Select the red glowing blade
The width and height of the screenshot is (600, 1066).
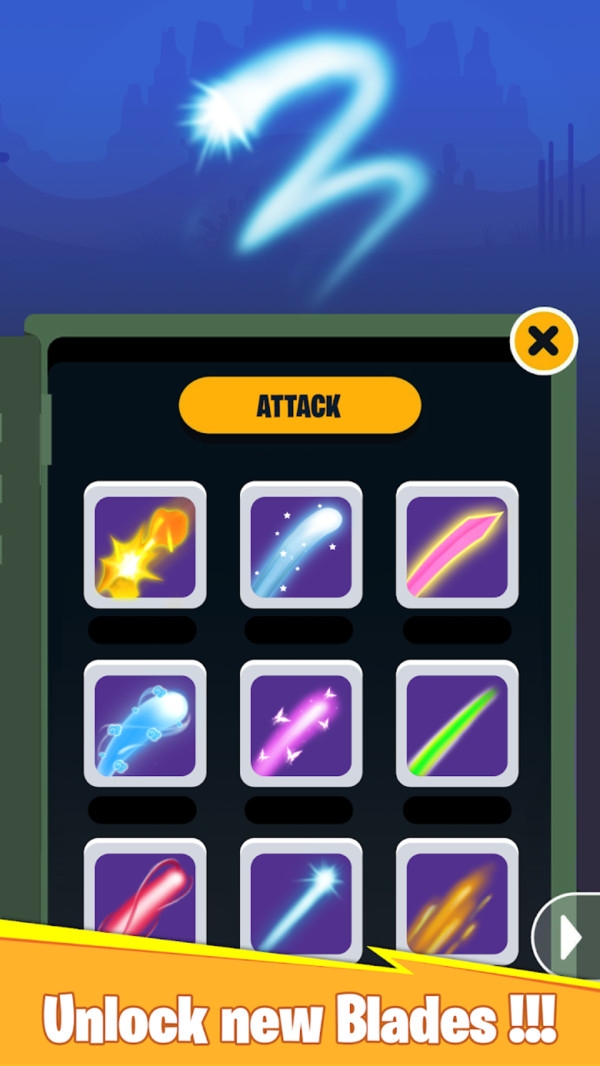[x=145, y=893]
